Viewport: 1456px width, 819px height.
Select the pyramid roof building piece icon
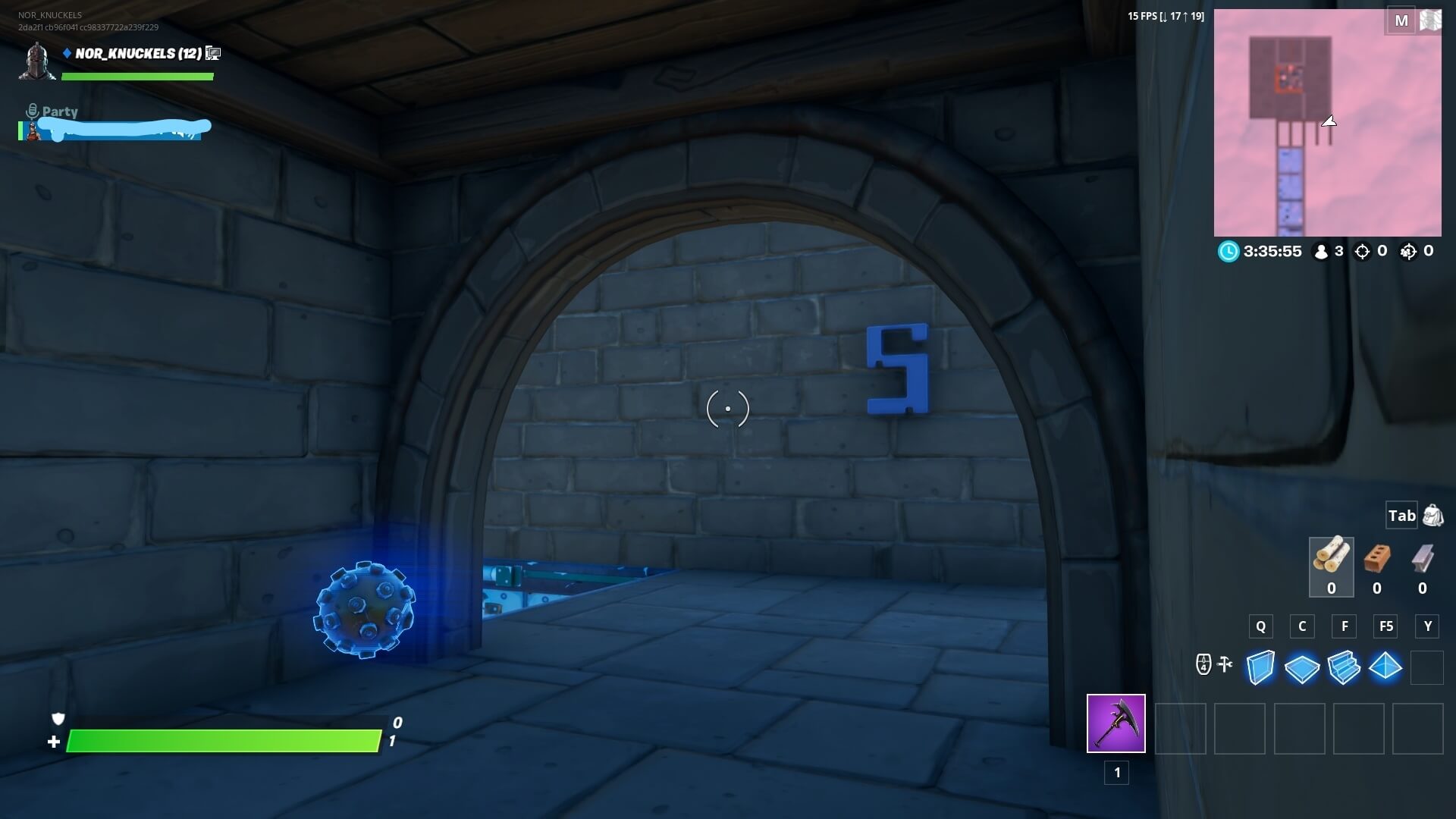pyautogui.click(x=1385, y=667)
